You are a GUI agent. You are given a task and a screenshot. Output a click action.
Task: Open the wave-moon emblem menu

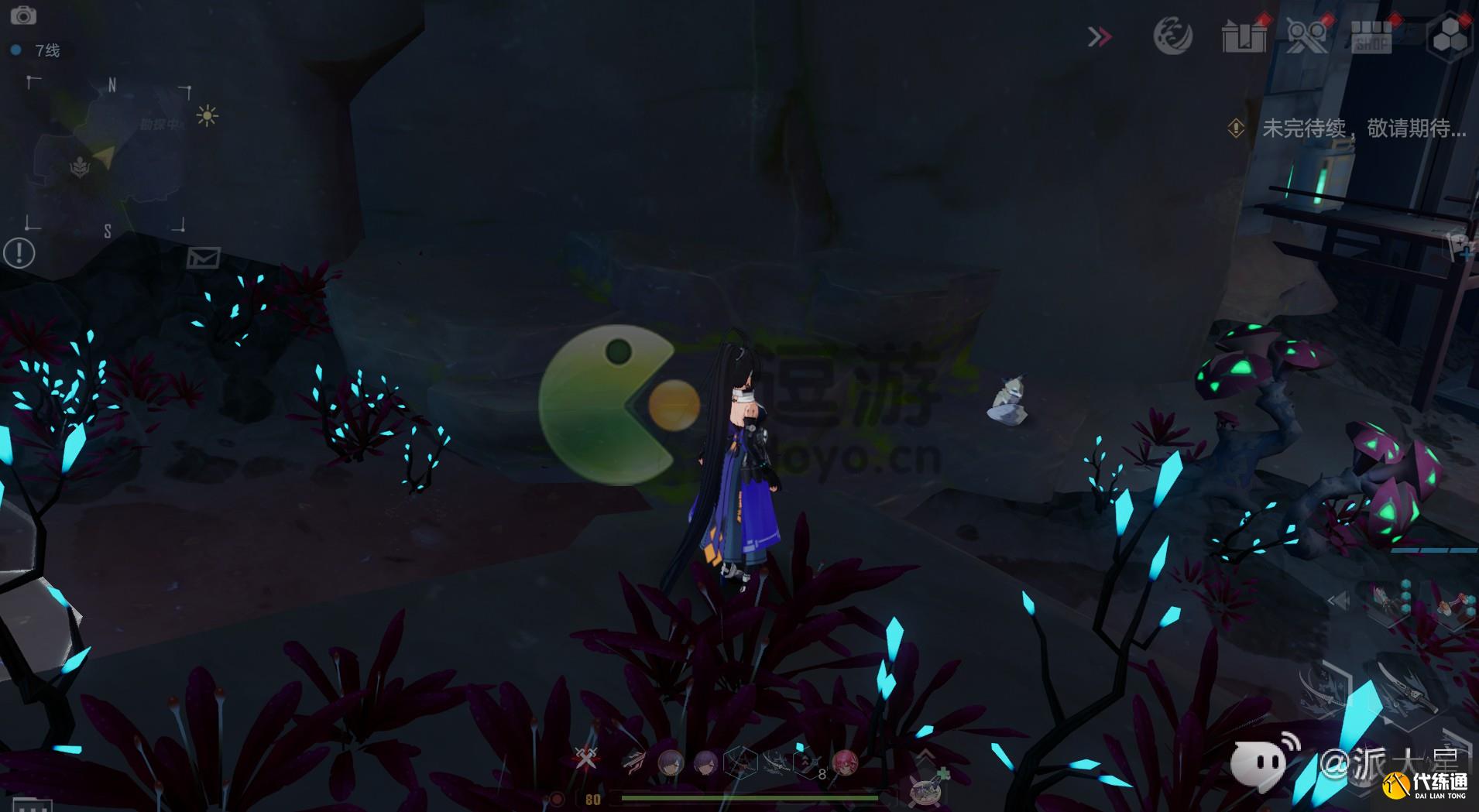tap(1172, 36)
